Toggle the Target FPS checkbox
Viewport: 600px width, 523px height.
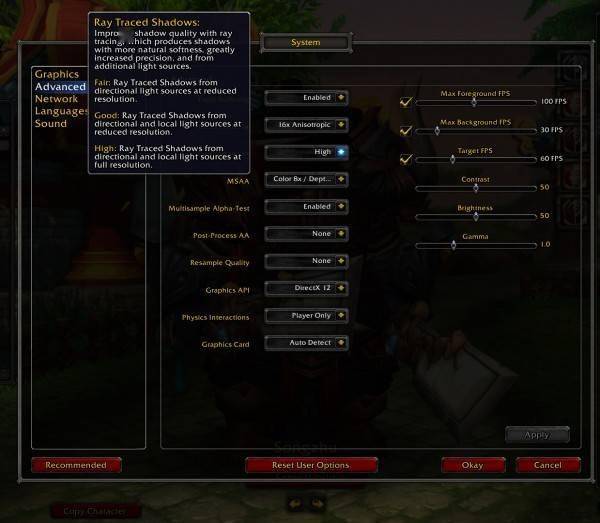(x=406, y=158)
